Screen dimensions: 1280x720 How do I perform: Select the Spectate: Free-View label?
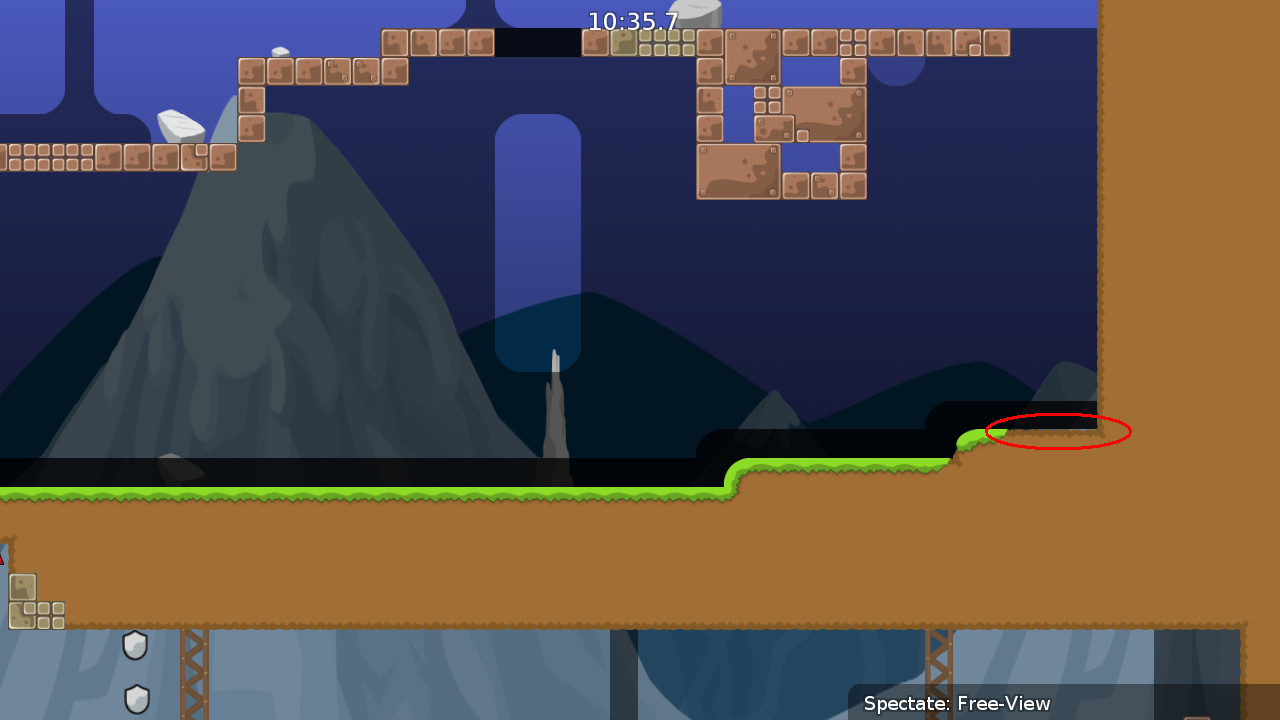point(958,703)
